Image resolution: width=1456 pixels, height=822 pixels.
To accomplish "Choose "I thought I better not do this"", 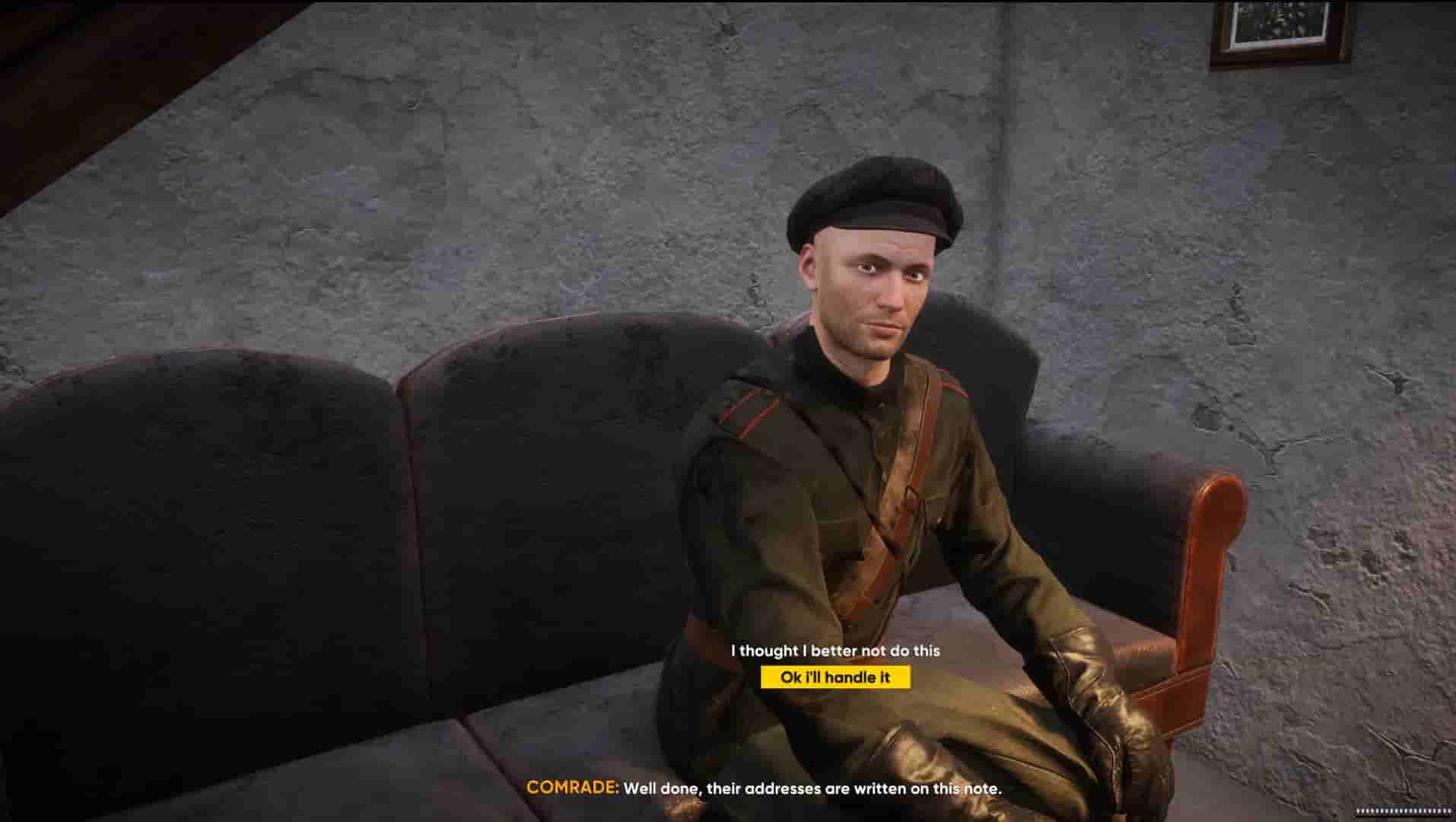I will (835, 651).
